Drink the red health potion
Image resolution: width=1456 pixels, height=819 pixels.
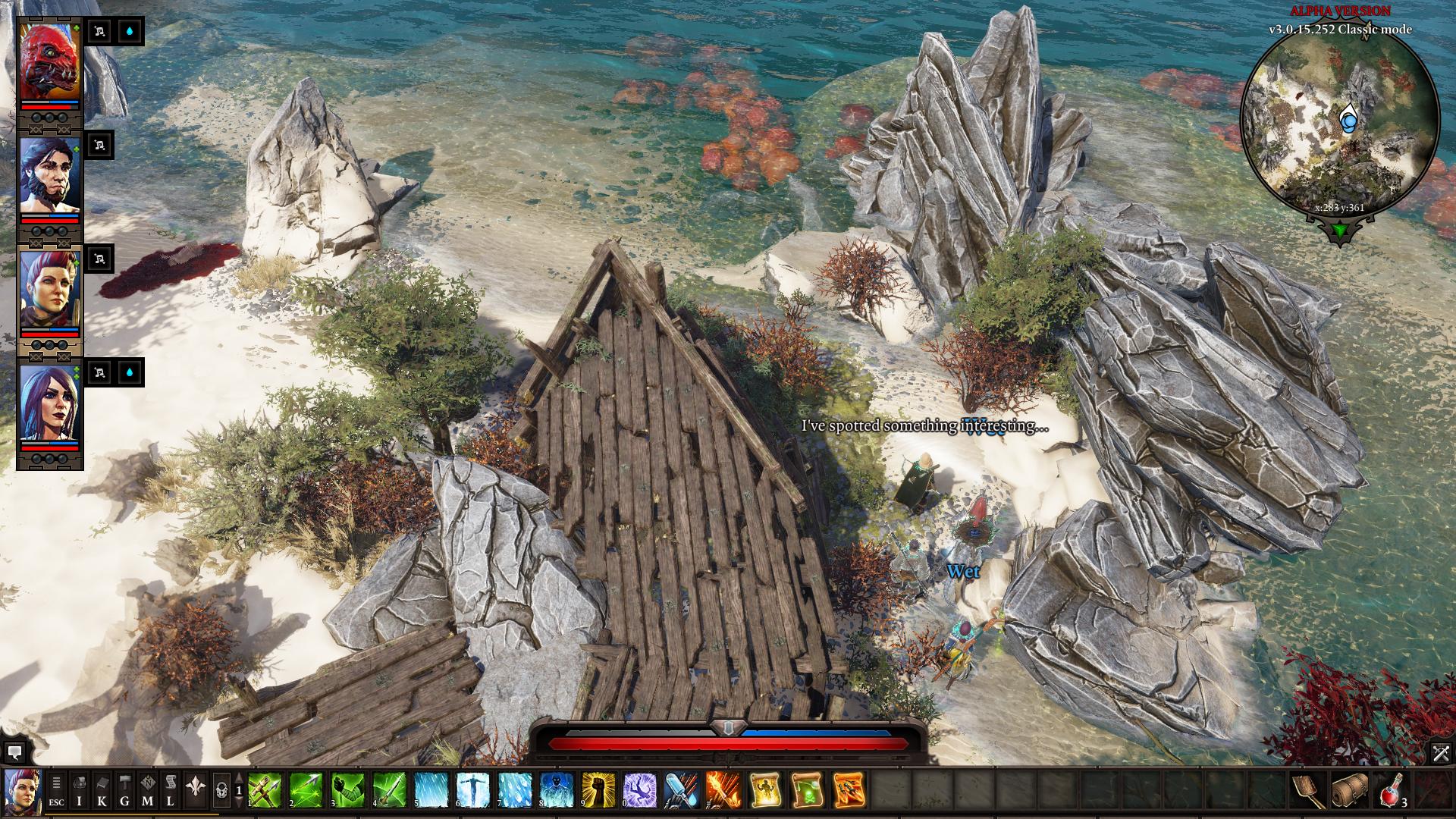(x=1392, y=790)
